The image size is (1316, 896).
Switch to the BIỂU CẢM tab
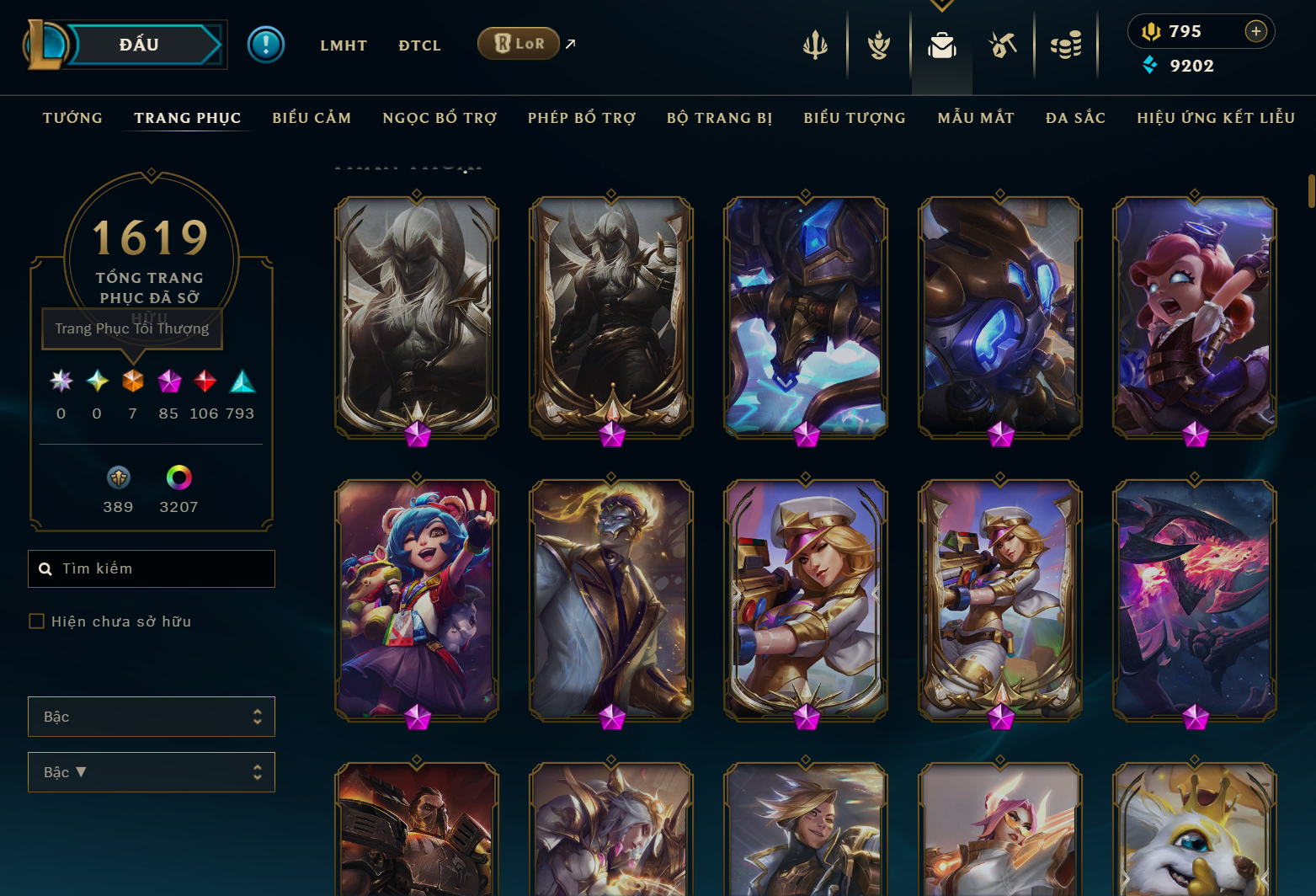(x=311, y=118)
